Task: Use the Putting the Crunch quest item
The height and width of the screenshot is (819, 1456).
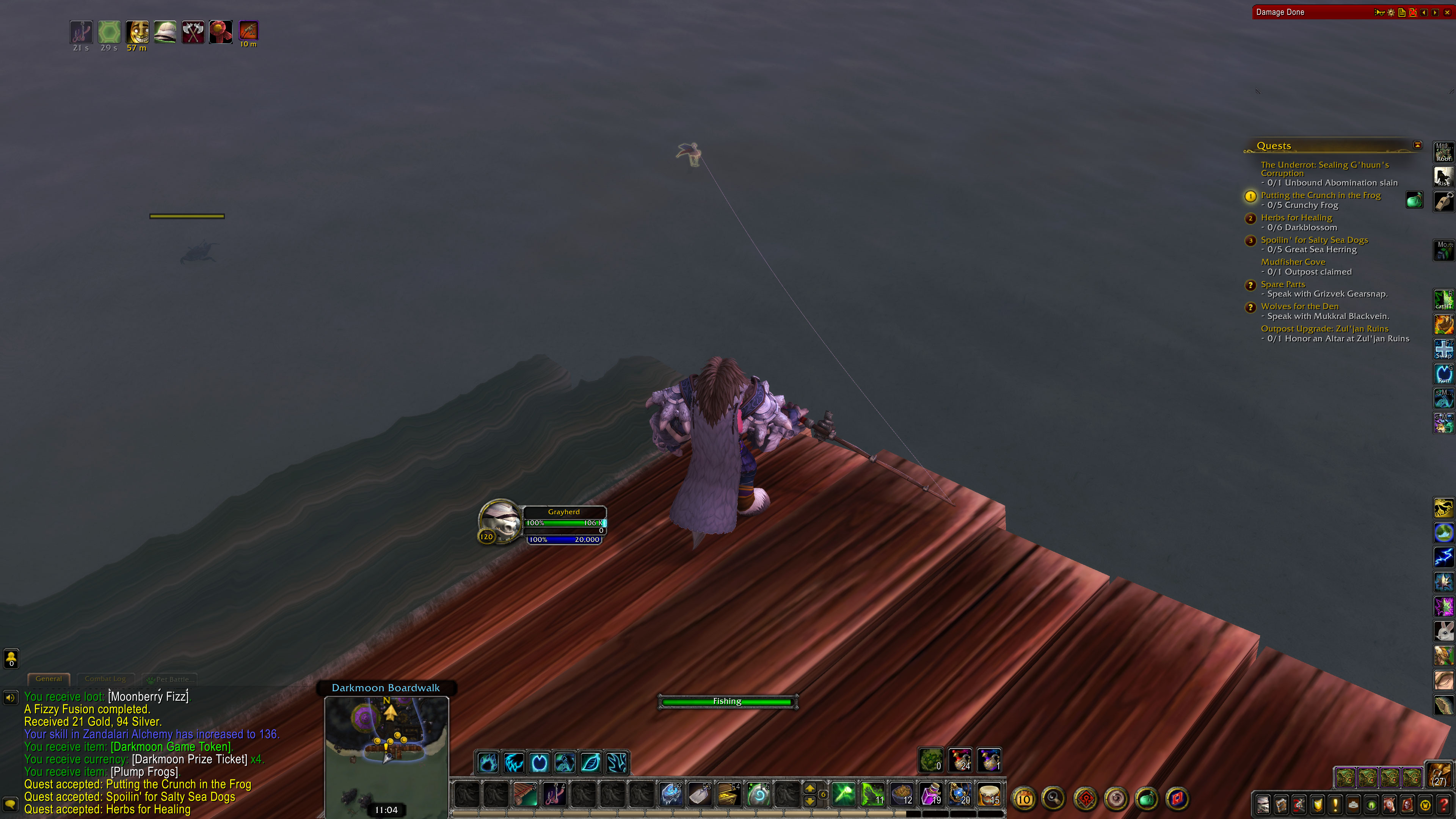Action: 1414,200
